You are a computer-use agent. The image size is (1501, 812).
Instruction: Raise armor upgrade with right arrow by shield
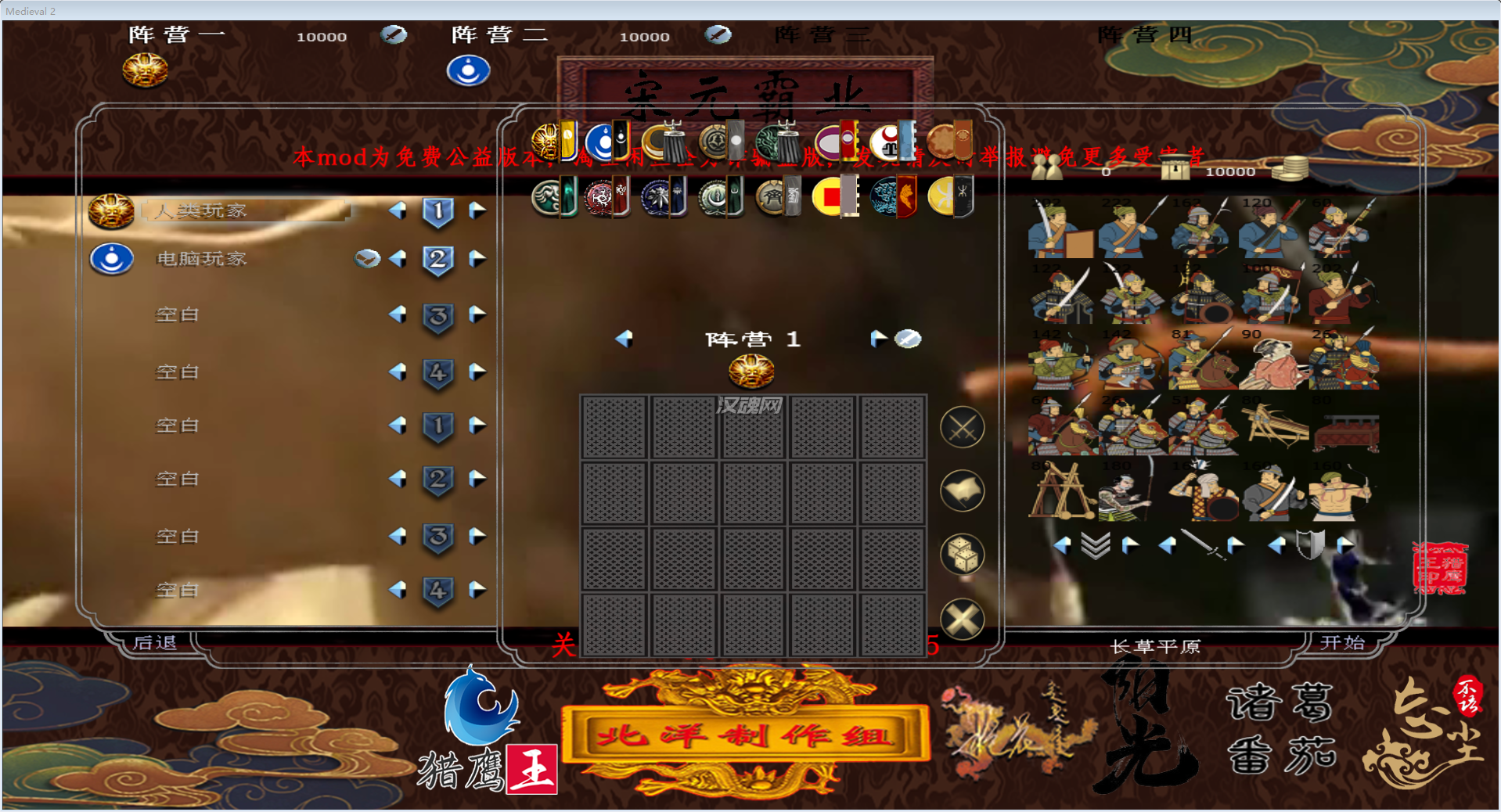(x=1344, y=545)
